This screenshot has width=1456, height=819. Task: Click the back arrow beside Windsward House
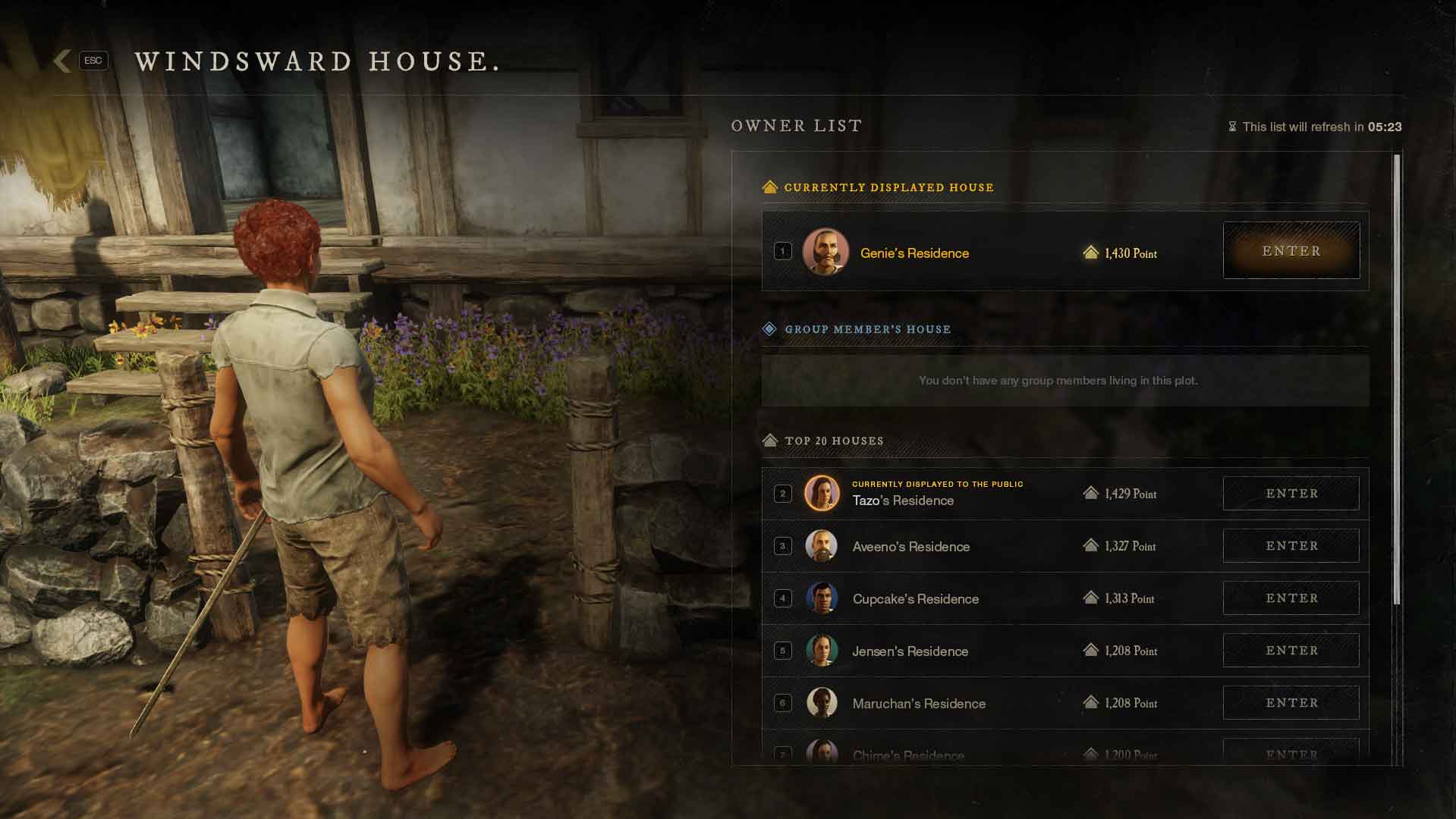[x=63, y=61]
